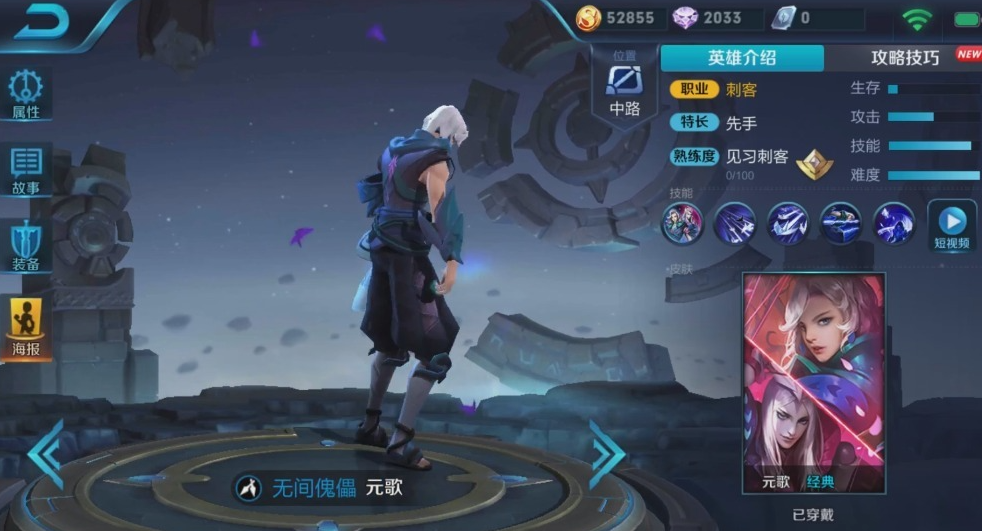Open the 装备 equipment page
The width and height of the screenshot is (982, 531).
27,247
